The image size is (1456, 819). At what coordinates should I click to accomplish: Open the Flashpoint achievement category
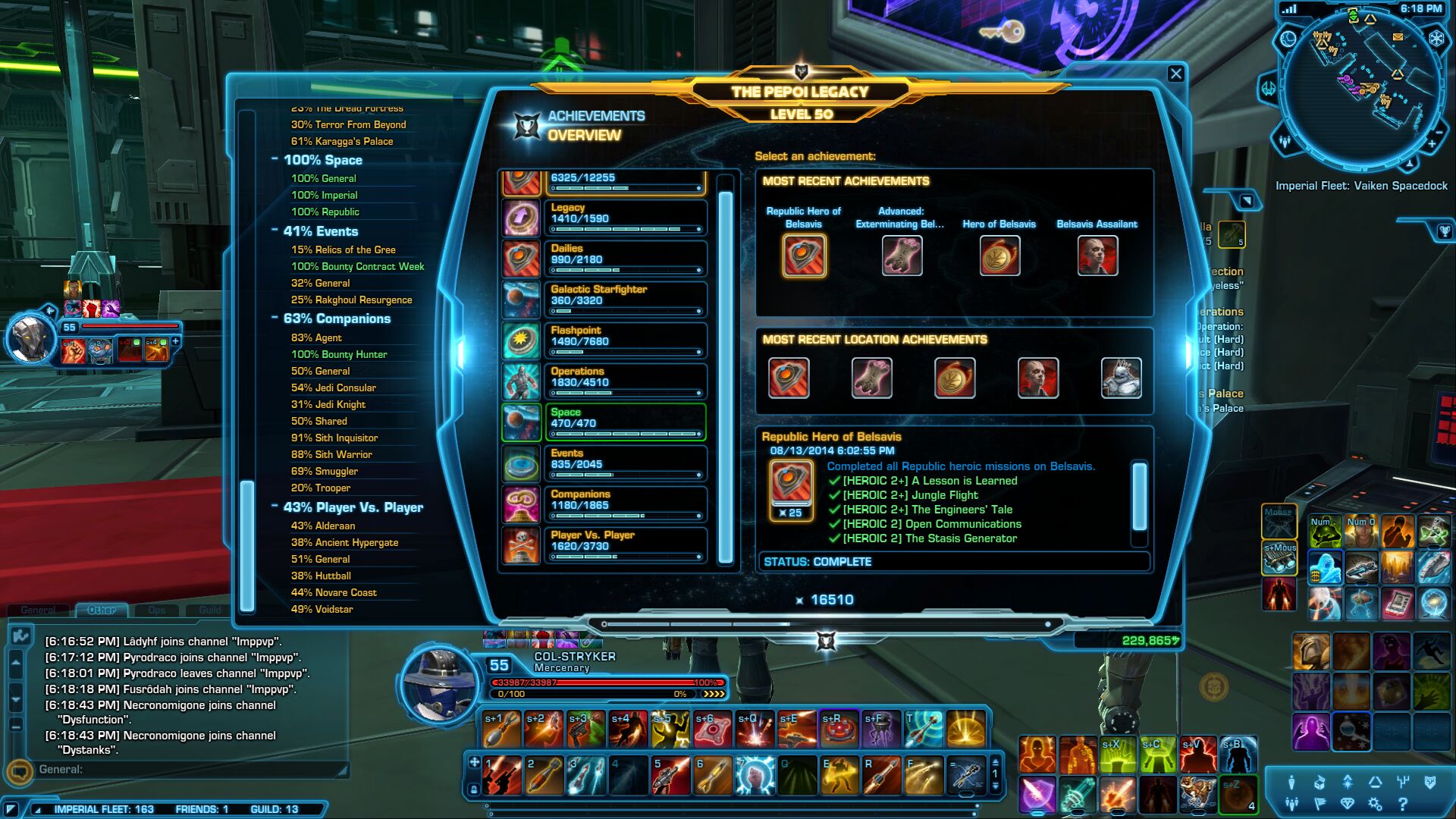625,340
